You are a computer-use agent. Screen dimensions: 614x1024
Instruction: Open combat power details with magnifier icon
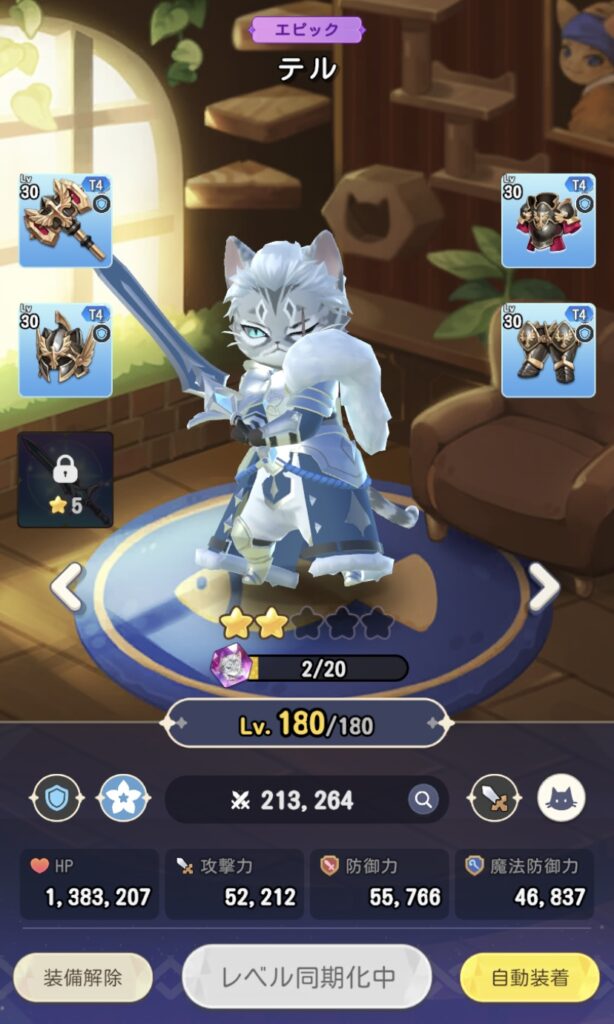point(422,799)
